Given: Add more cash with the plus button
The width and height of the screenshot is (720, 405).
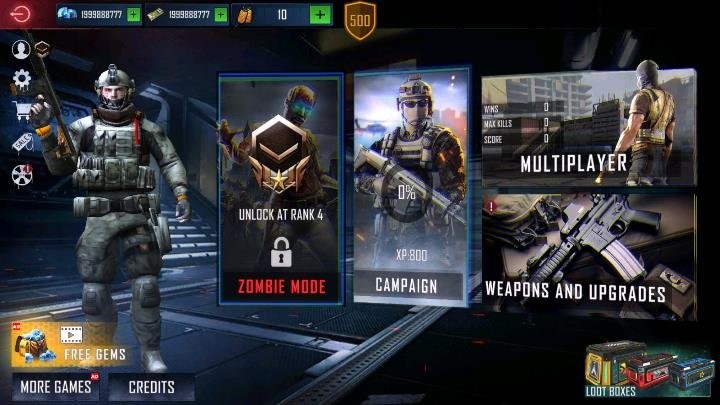Looking at the screenshot, I should tap(220, 15).
